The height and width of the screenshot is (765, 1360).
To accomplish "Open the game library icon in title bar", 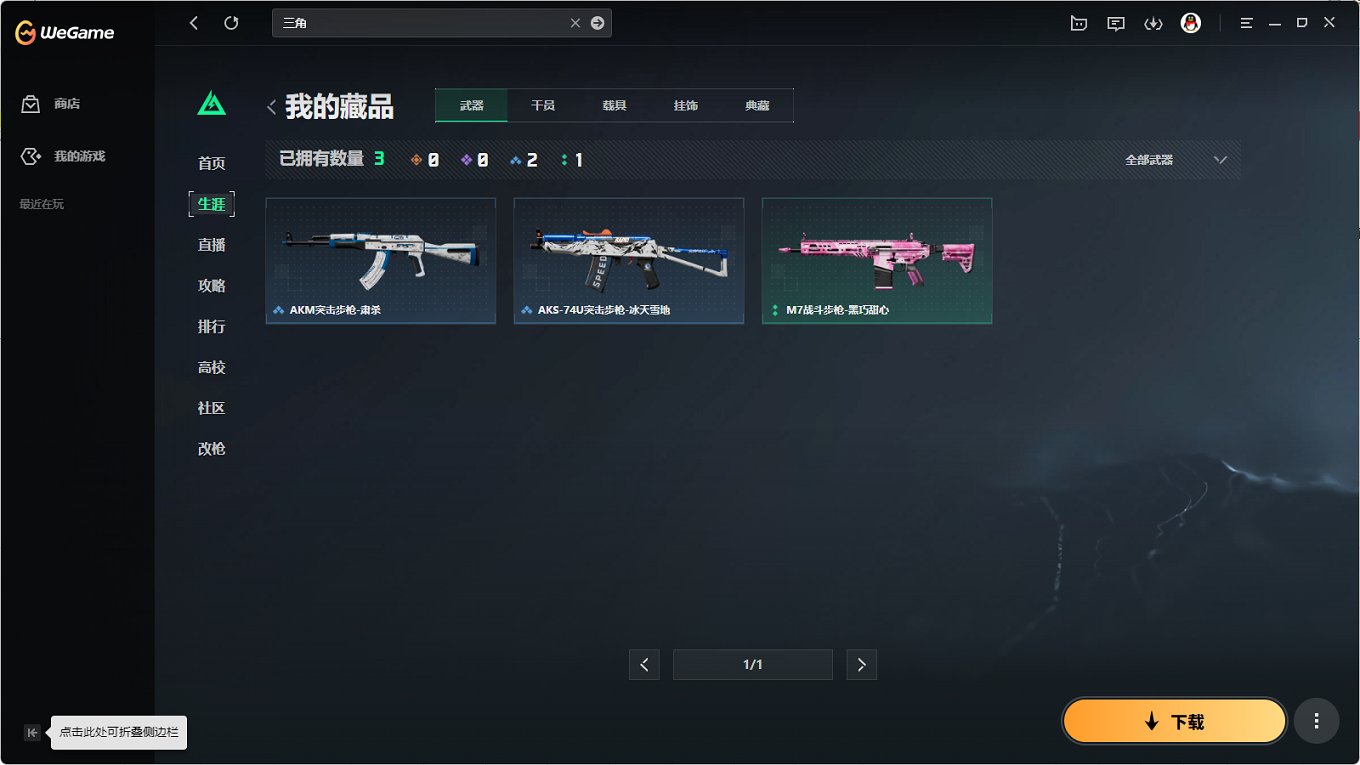I will pyautogui.click(x=1078, y=22).
